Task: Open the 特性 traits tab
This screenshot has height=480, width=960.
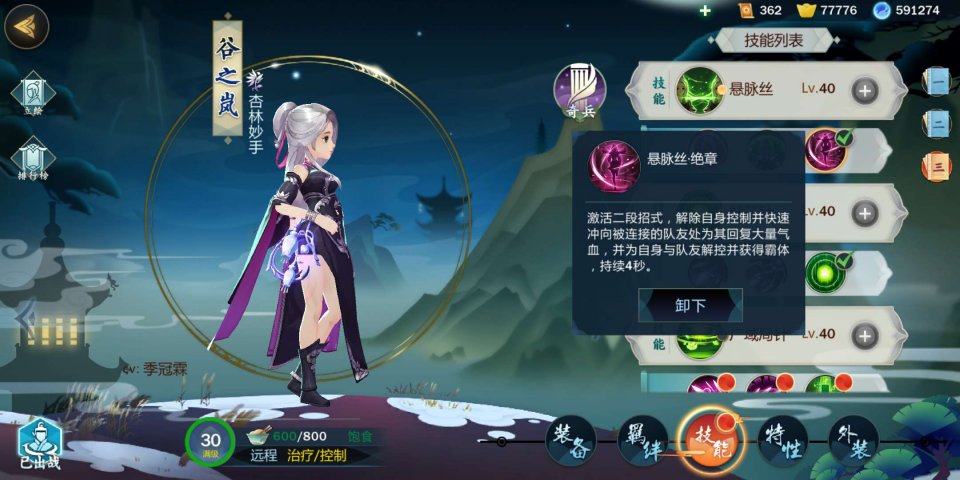Action: point(782,441)
